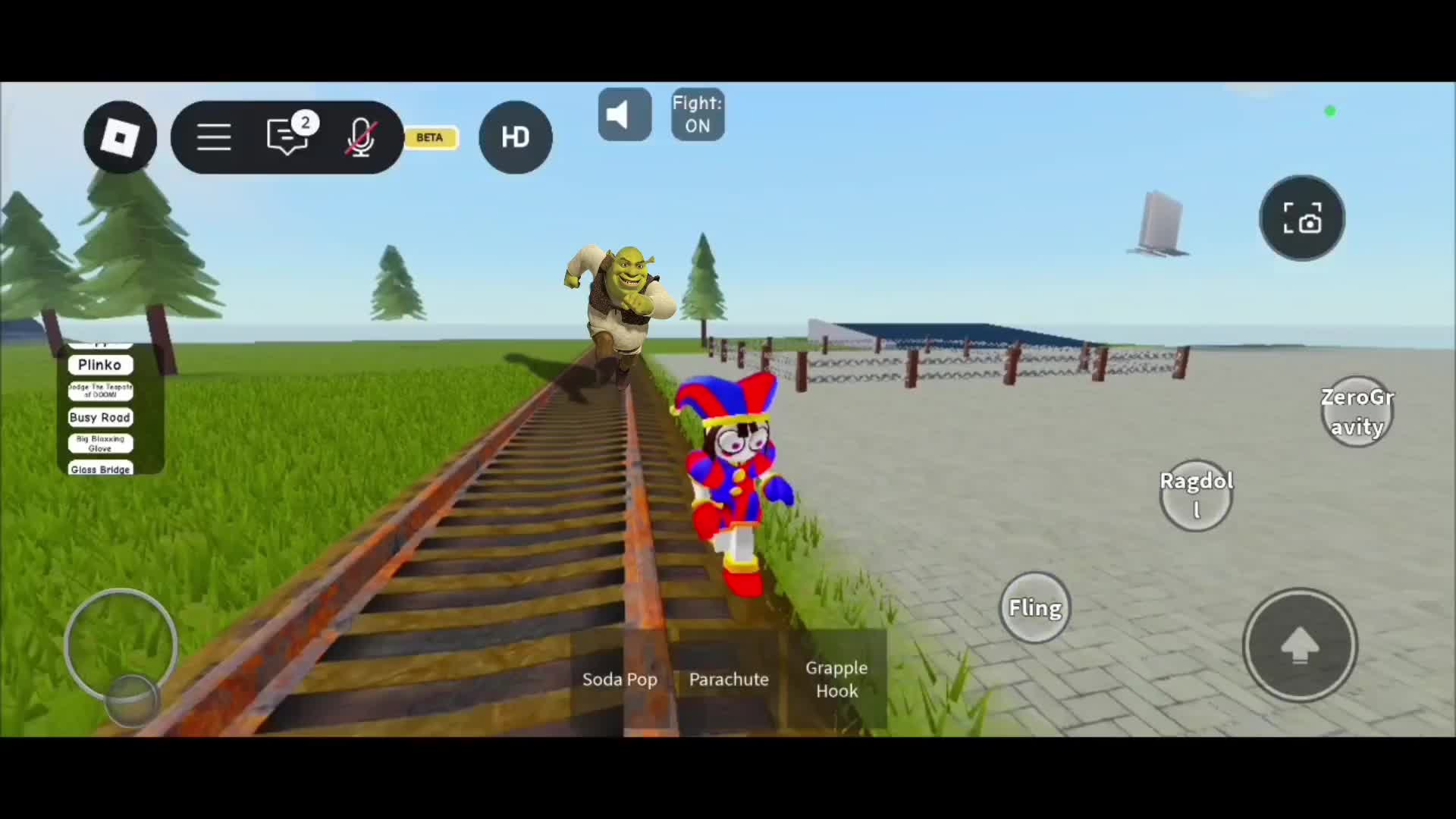
Task: Tap the Fling button
Action: pos(1034,607)
